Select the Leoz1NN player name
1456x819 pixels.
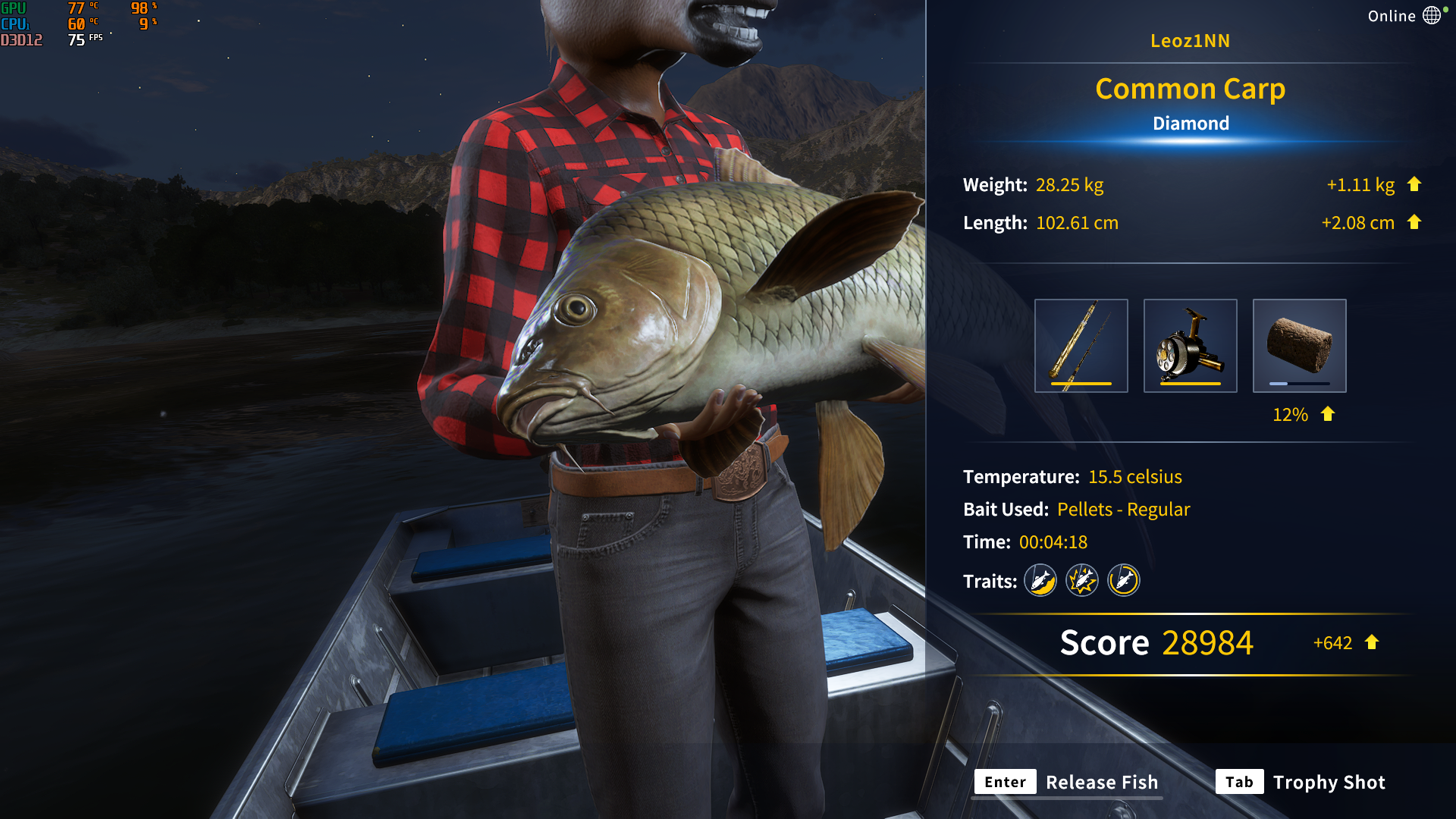coord(1192,41)
